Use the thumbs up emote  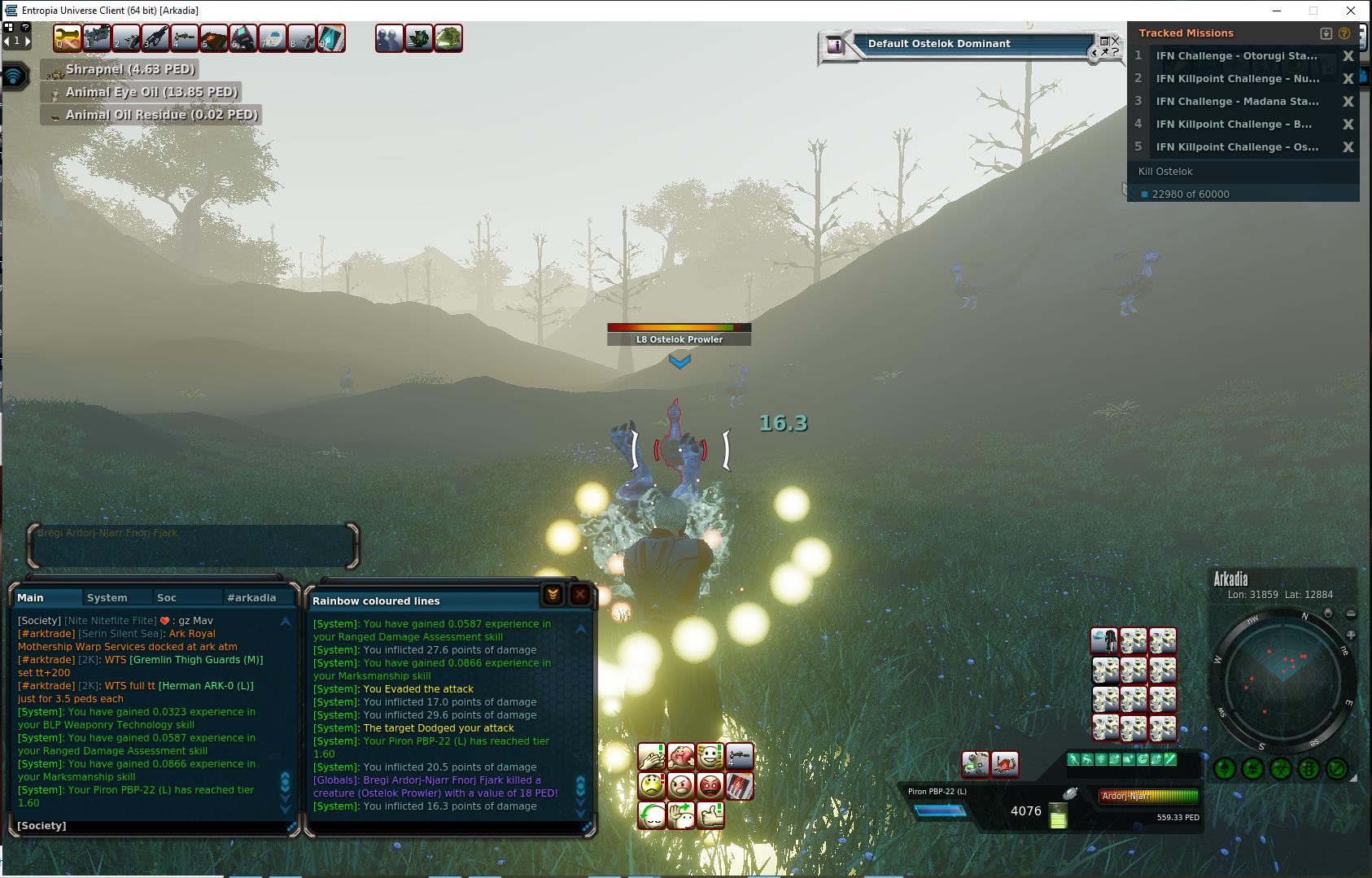[710, 815]
